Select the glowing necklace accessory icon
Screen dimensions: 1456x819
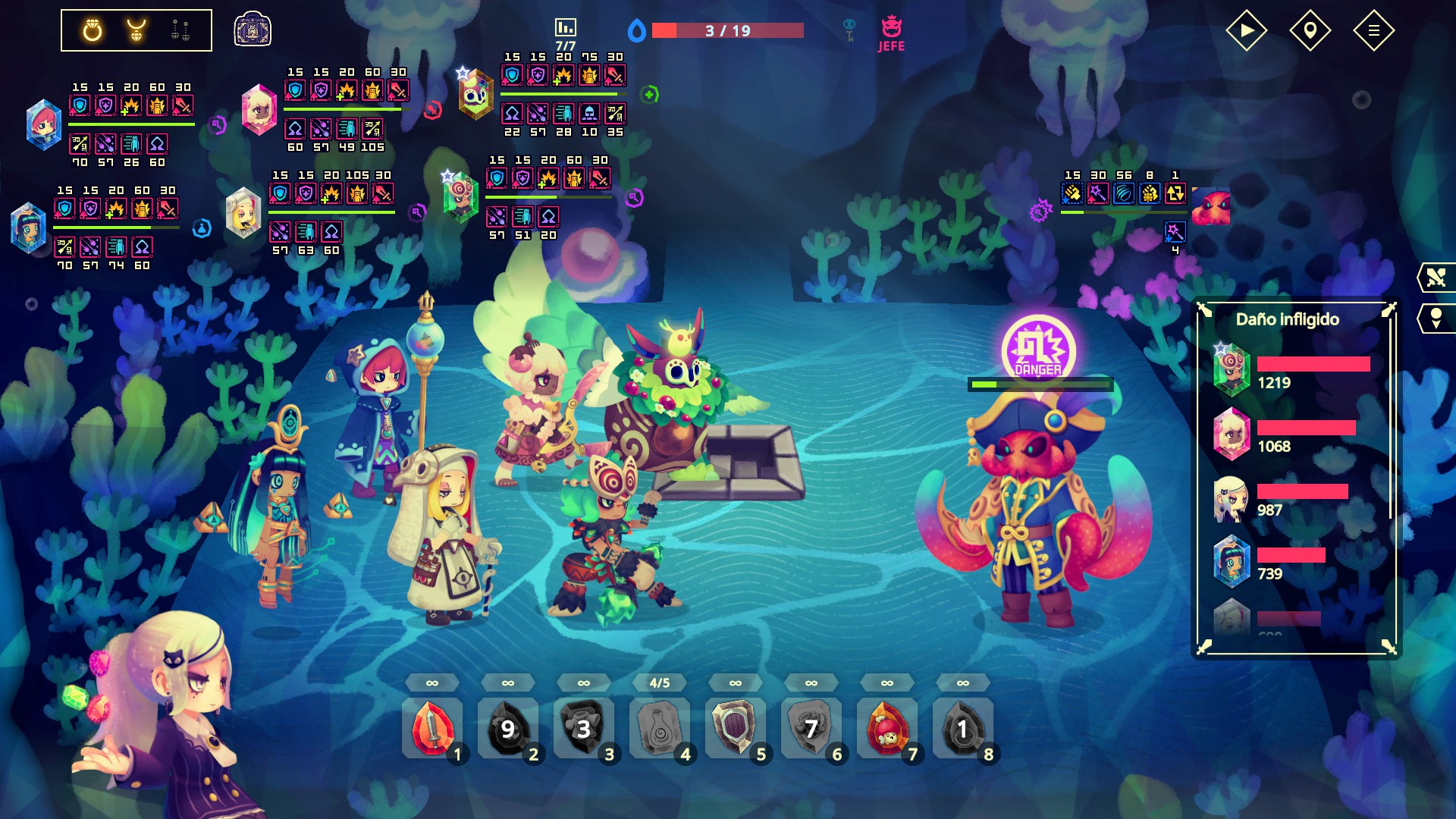136,30
